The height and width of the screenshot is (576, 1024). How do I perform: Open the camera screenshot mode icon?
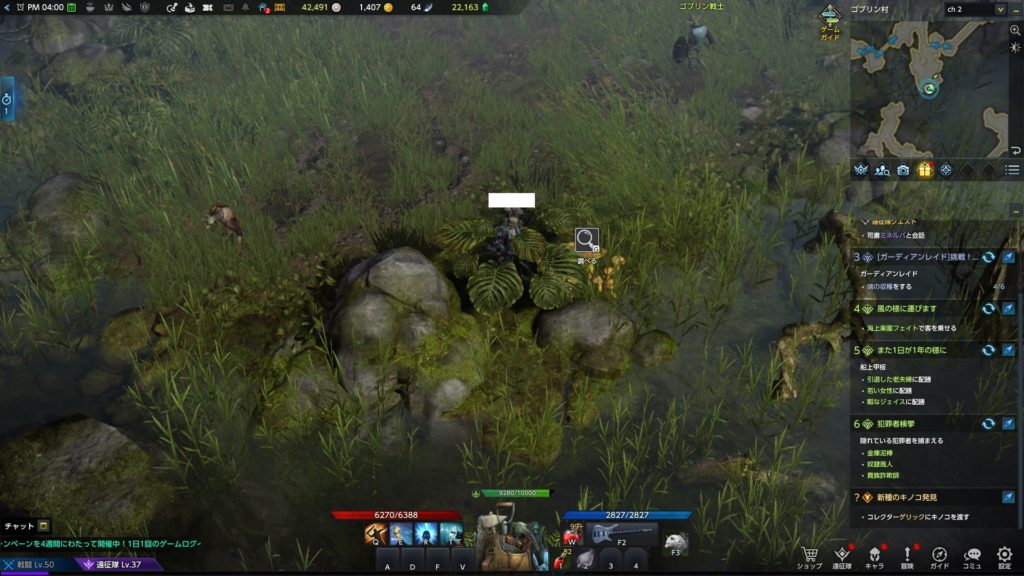903,170
